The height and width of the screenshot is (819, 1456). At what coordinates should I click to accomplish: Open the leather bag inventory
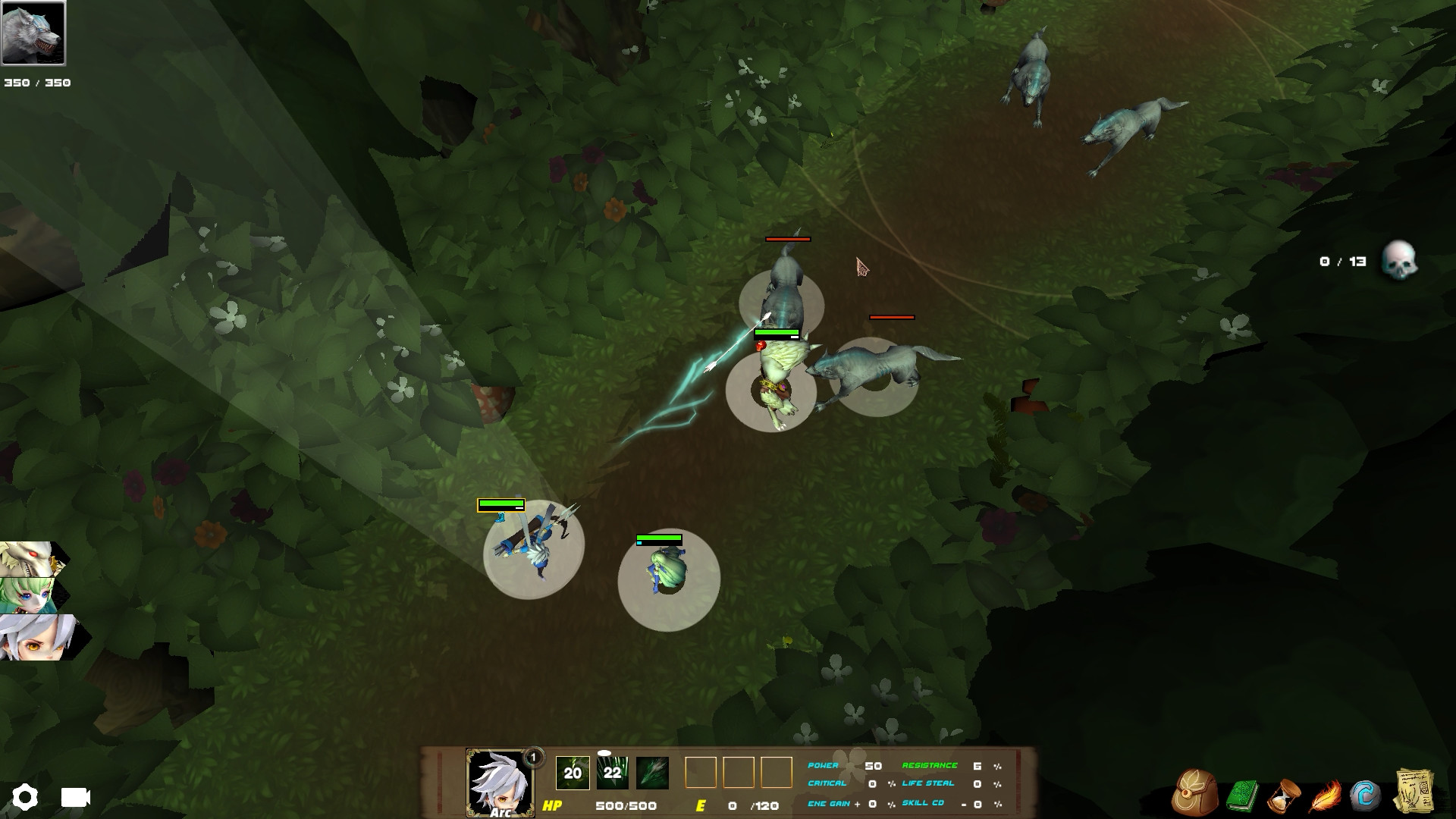pos(1194,793)
